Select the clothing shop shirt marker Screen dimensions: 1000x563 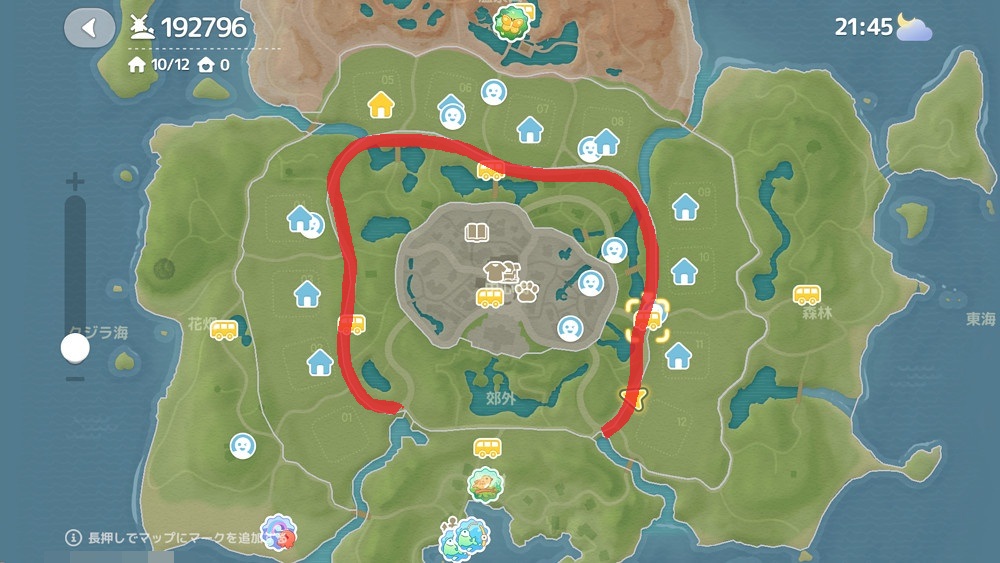497,271
